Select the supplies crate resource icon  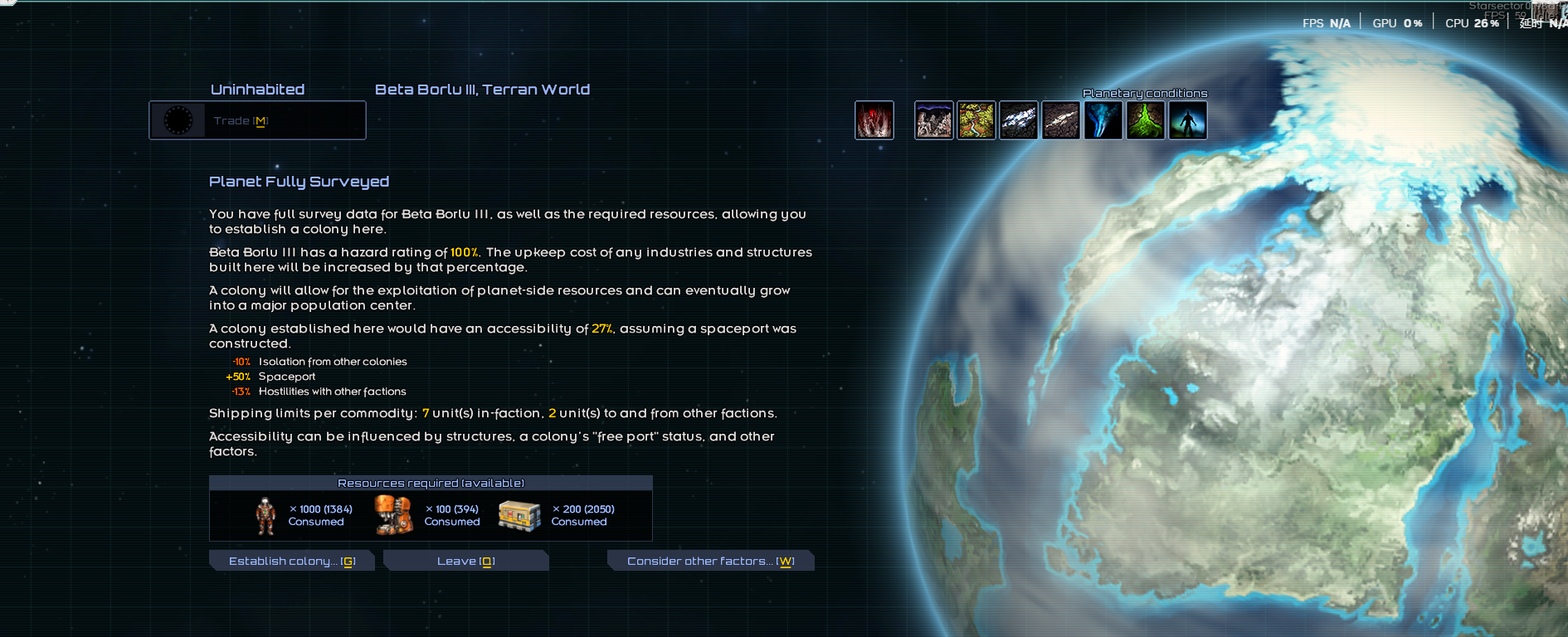519,515
